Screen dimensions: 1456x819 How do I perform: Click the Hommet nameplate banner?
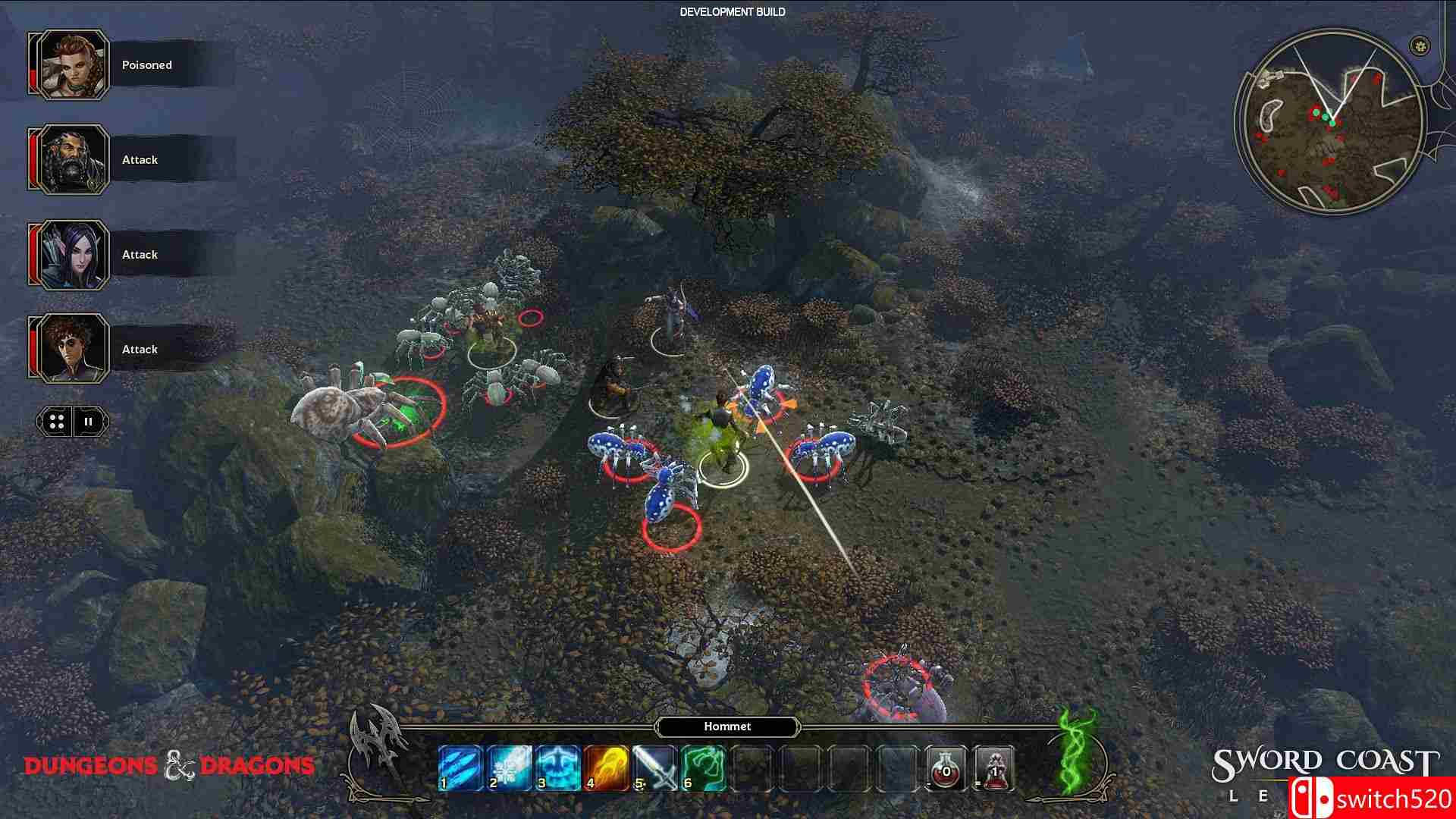(726, 726)
